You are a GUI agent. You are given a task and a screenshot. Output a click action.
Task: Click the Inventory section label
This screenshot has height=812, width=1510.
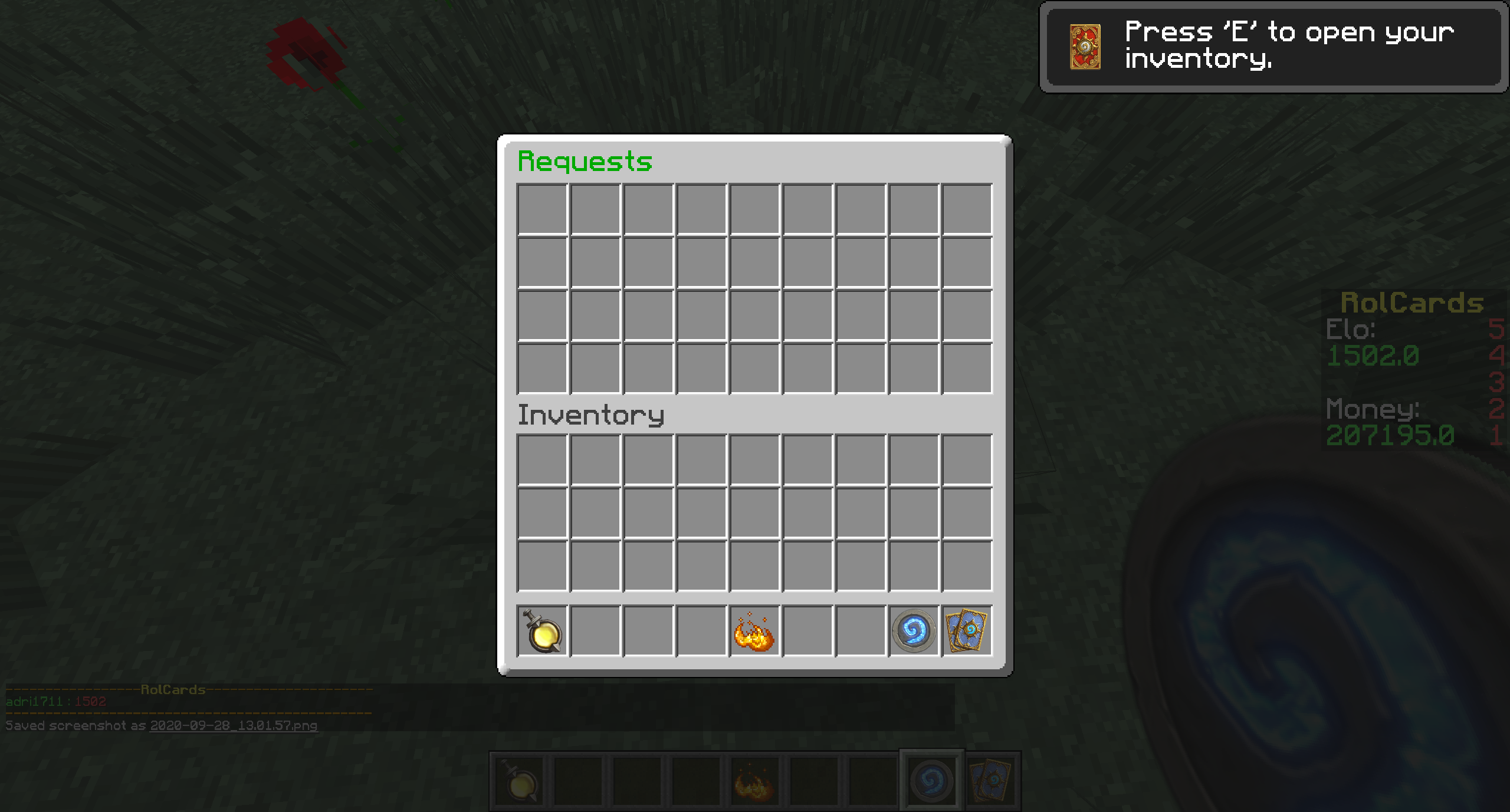coord(591,415)
